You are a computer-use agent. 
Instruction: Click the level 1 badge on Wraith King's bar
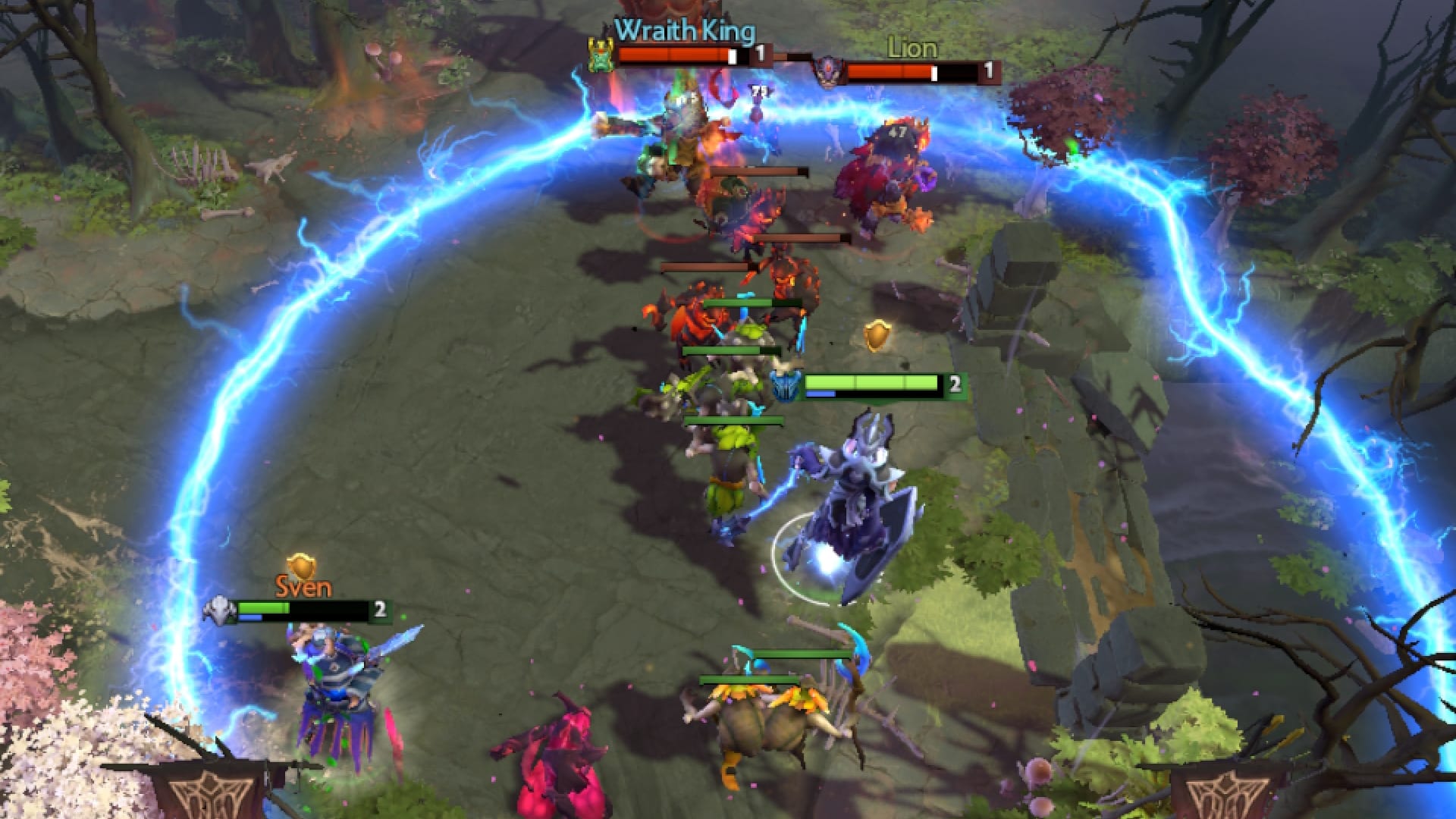pos(760,53)
